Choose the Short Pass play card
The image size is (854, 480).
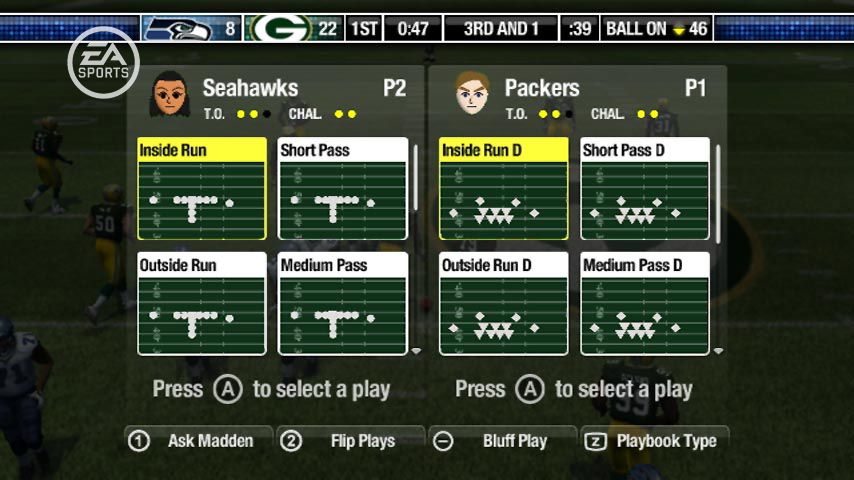click(x=343, y=189)
